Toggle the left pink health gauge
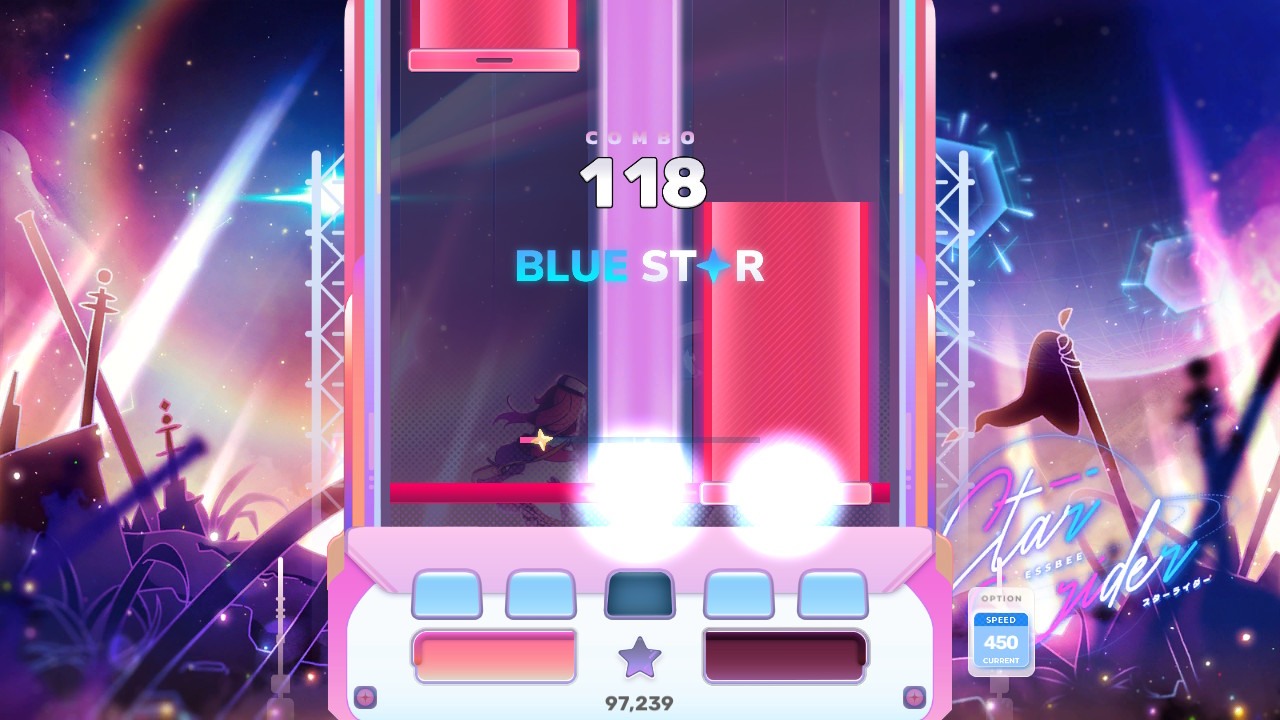 [493, 655]
